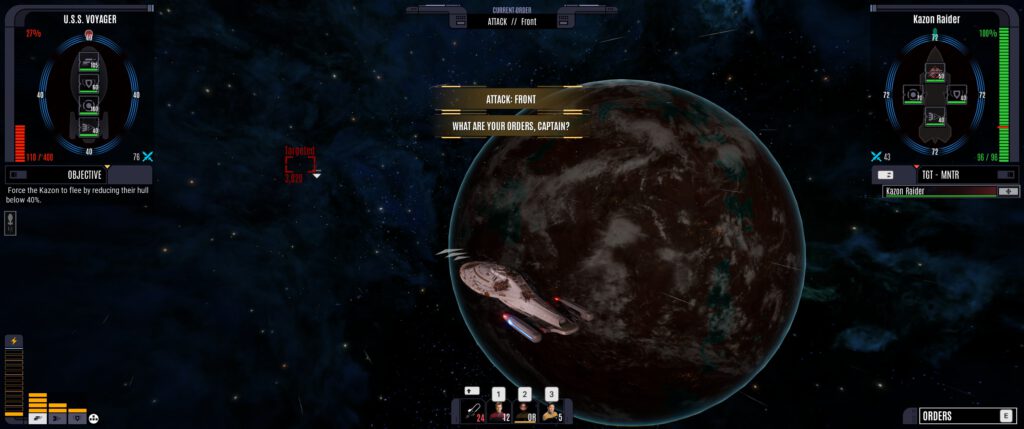Select the engines power allocation button
The height and width of the screenshot is (429, 1024).
[x=57, y=418]
